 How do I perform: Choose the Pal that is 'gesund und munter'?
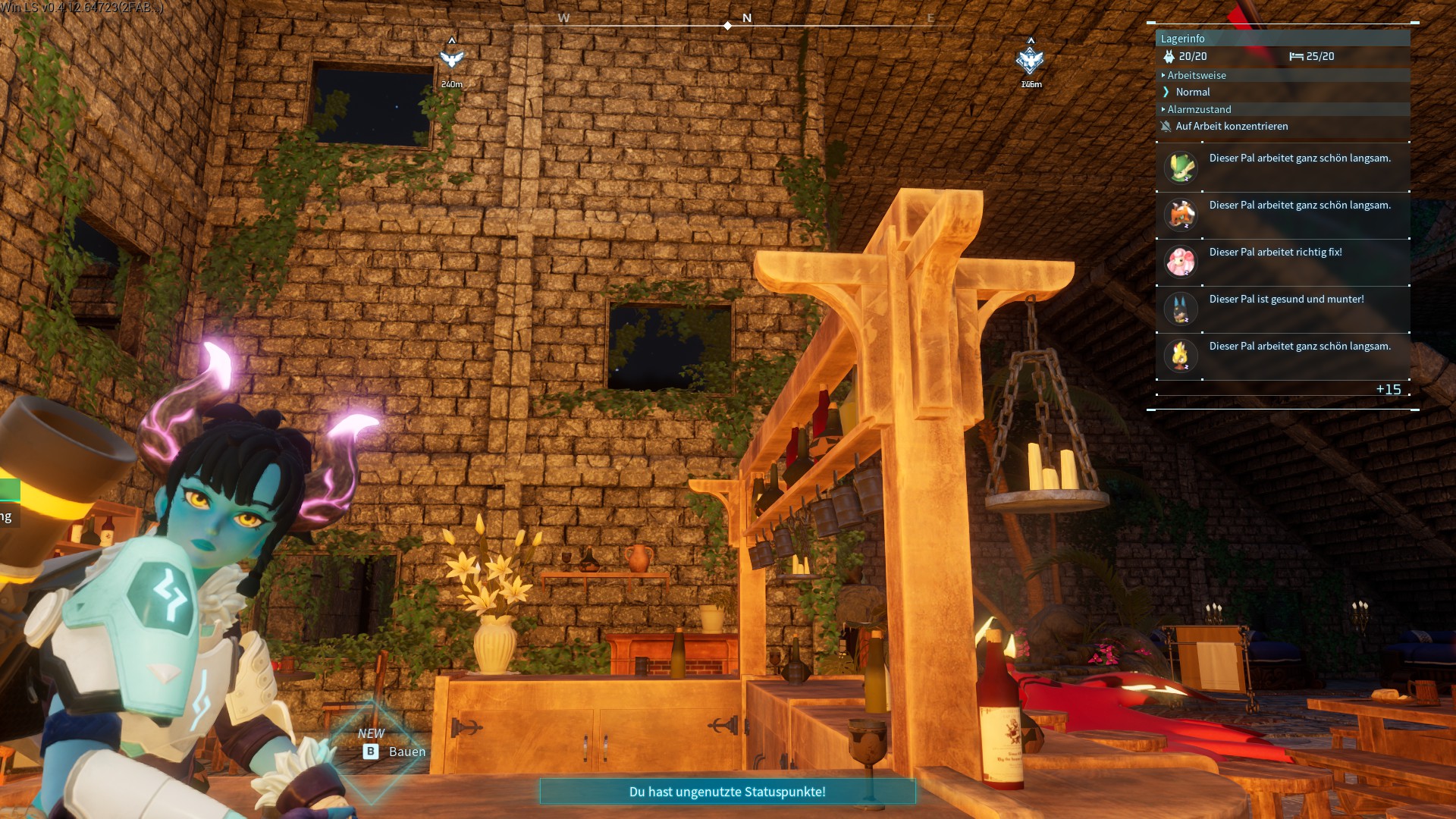coord(1282,309)
